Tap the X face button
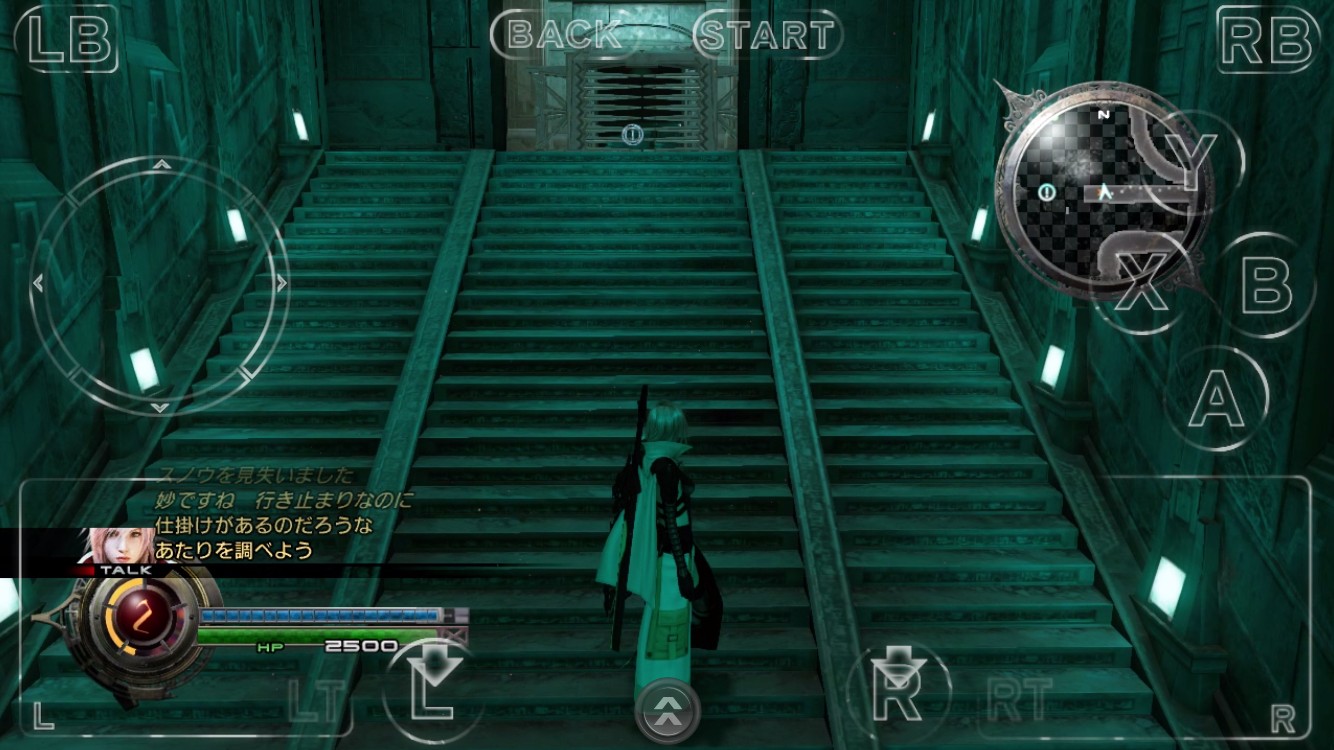 [1142, 283]
